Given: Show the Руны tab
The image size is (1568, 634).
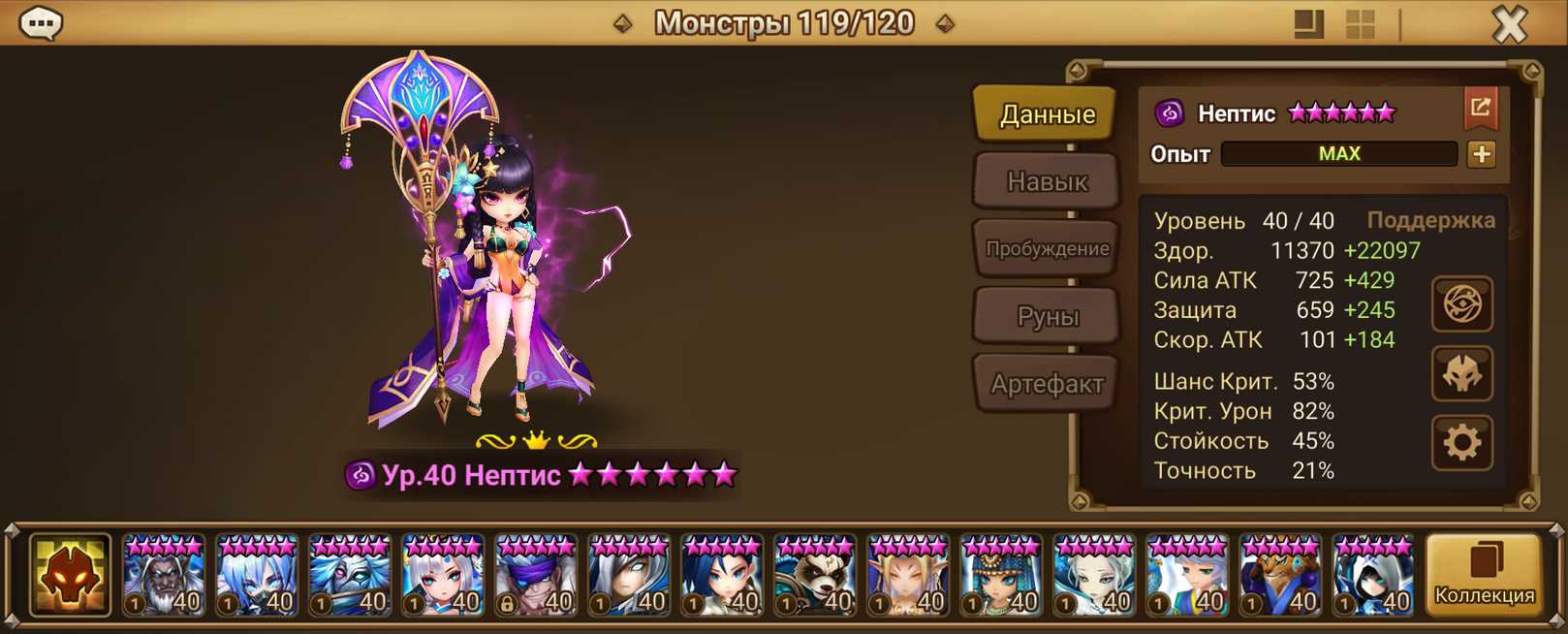Looking at the screenshot, I should tap(1047, 316).
